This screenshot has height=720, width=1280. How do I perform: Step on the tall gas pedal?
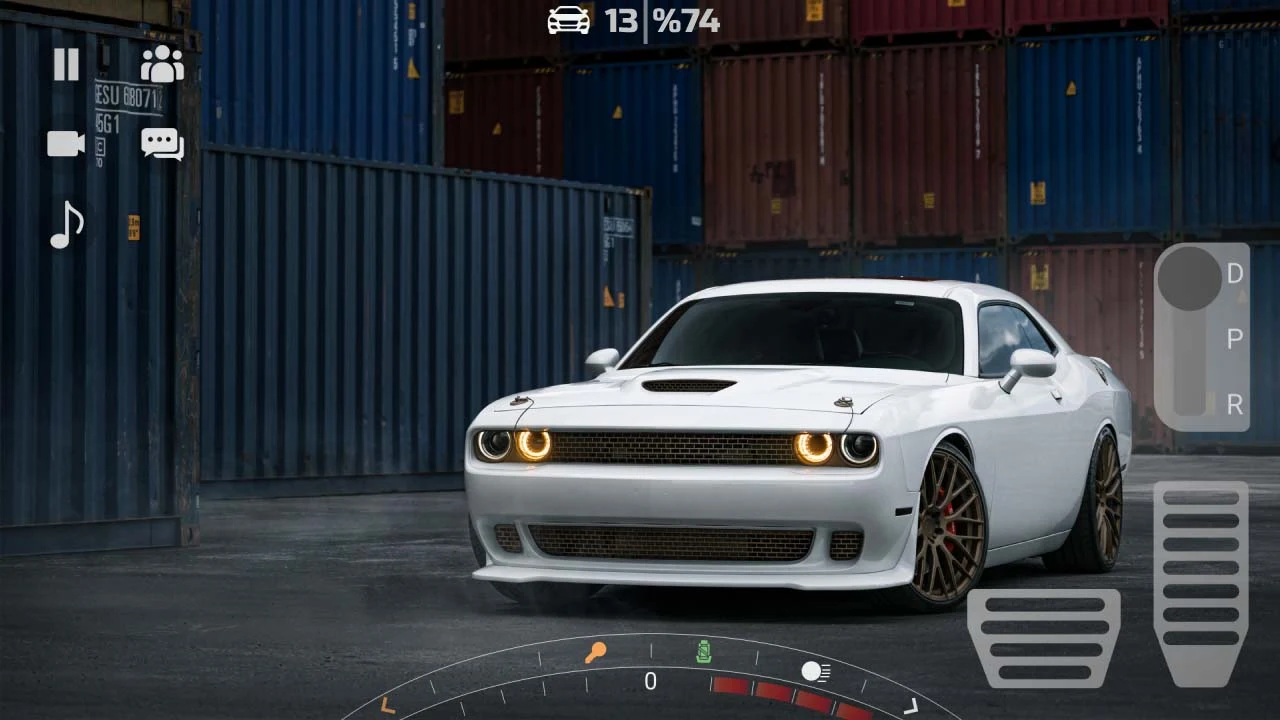coord(1200,580)
